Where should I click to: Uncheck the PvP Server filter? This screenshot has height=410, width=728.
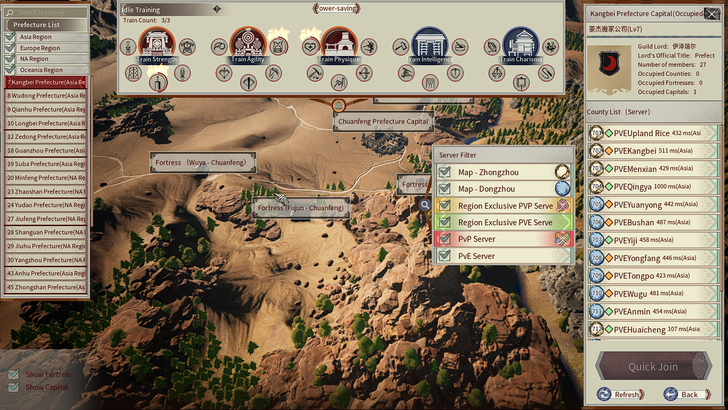tap(445, 239)
